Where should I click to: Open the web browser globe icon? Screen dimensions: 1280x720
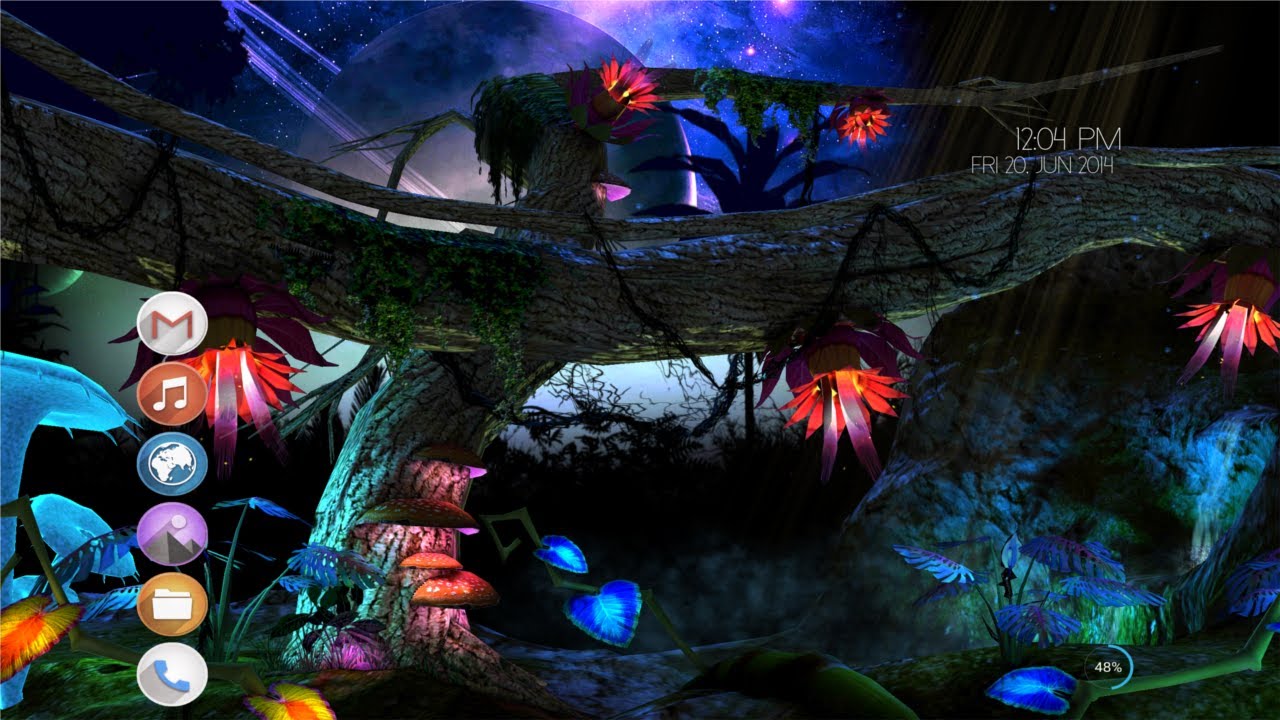(175, 463)
